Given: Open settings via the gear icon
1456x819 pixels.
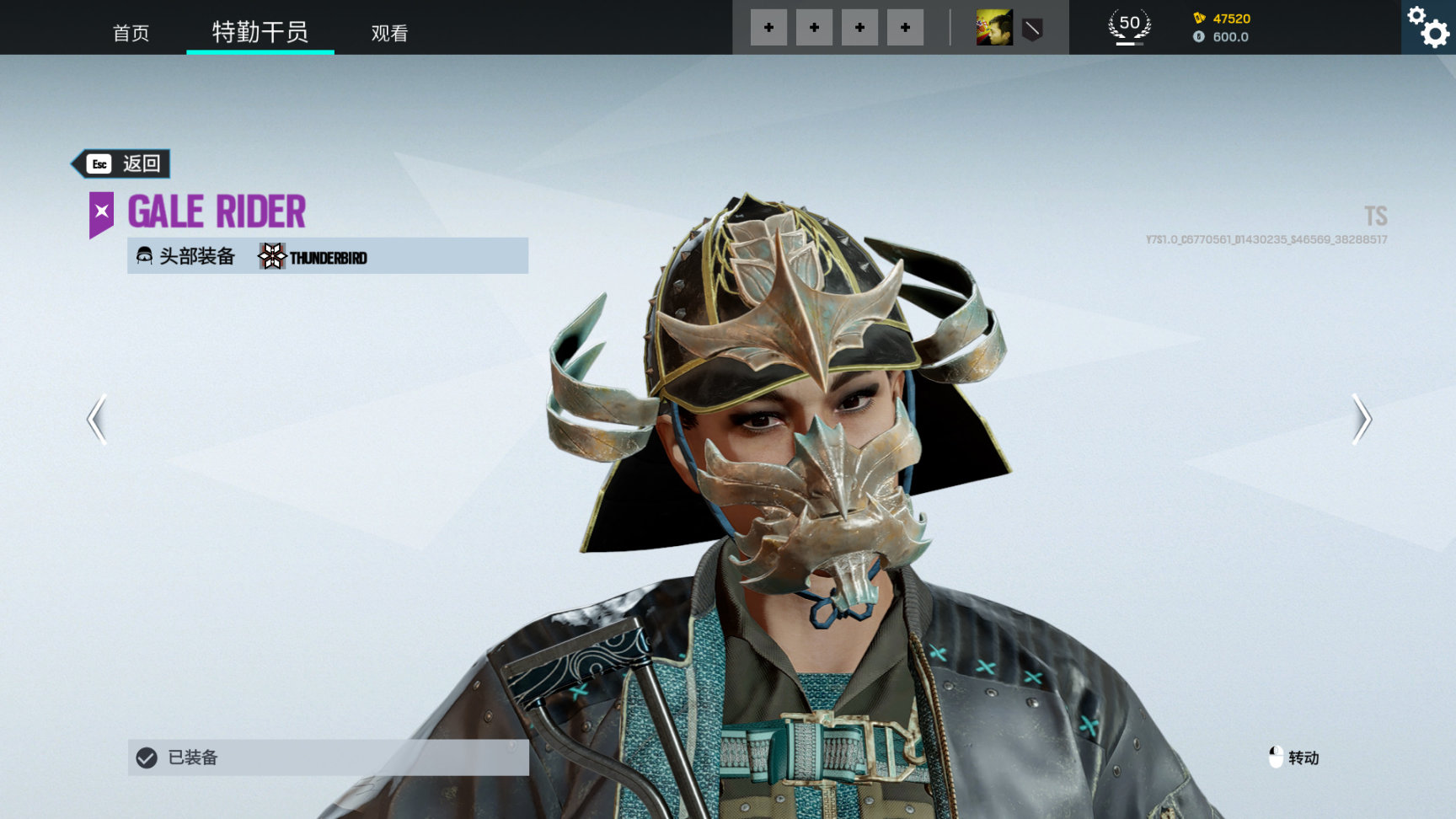Looking at the screenshot, I should pos(1429,27).
